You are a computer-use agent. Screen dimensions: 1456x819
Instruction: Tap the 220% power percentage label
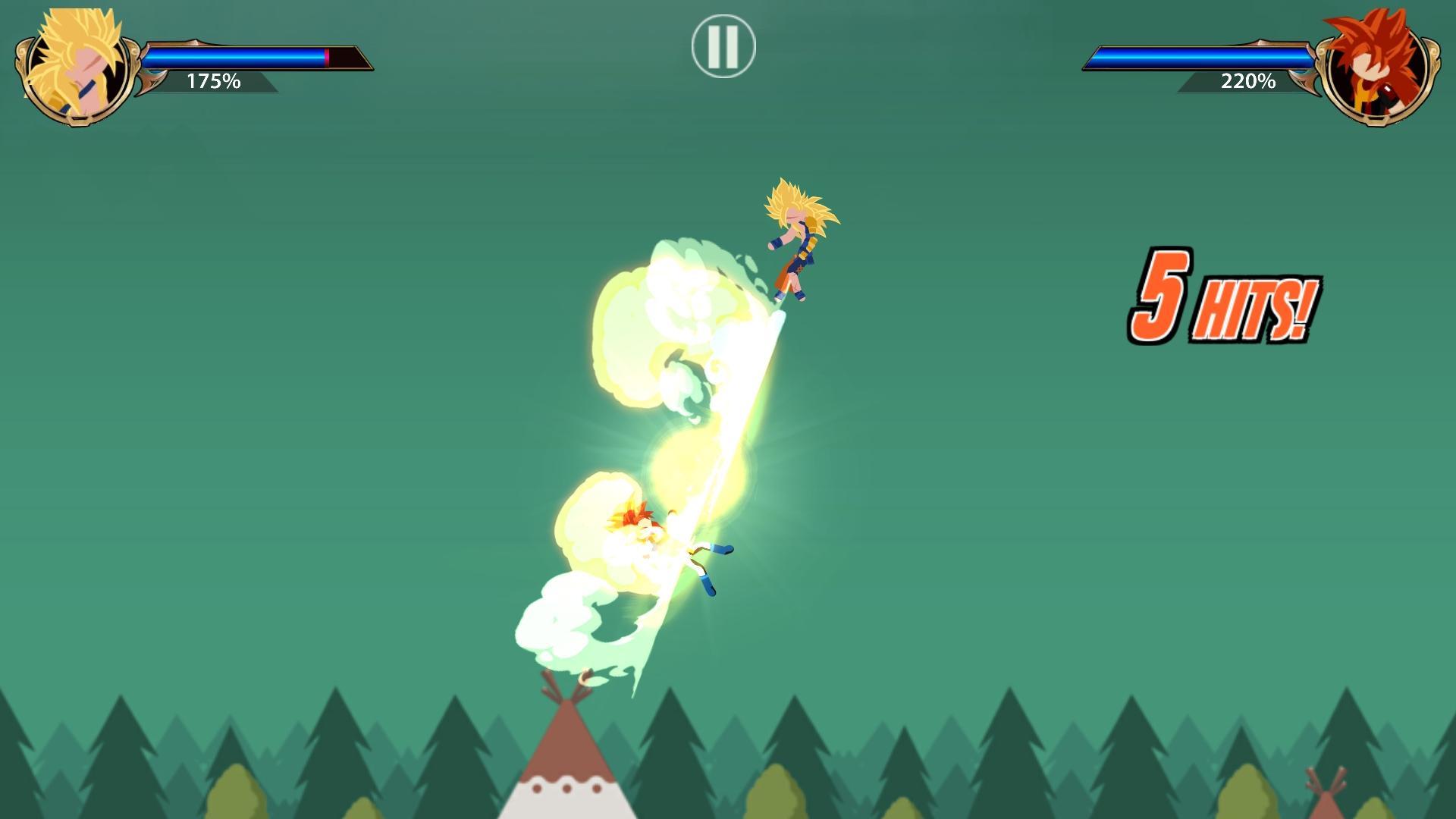[x=1247, y=82]
